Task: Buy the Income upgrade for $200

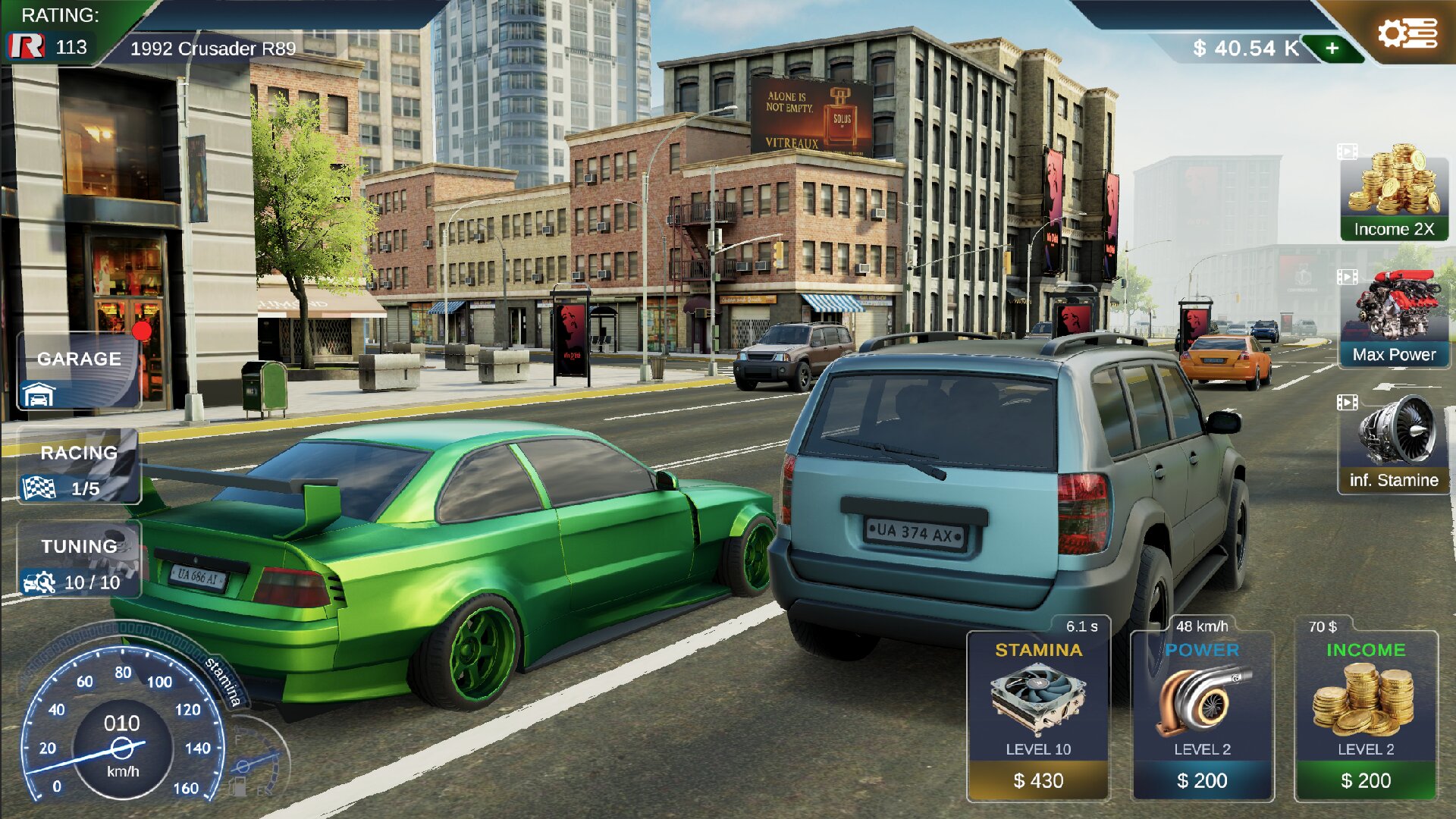Action: pyautogui.click(x=1366, y=780)
